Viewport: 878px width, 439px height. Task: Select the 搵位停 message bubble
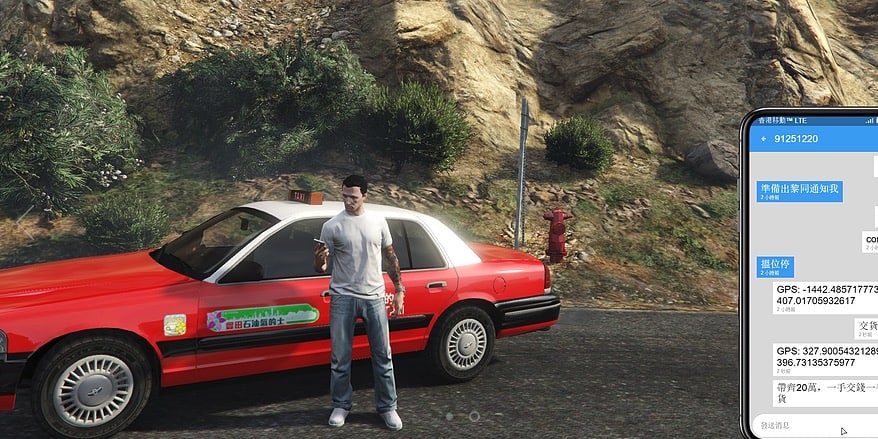775,266
